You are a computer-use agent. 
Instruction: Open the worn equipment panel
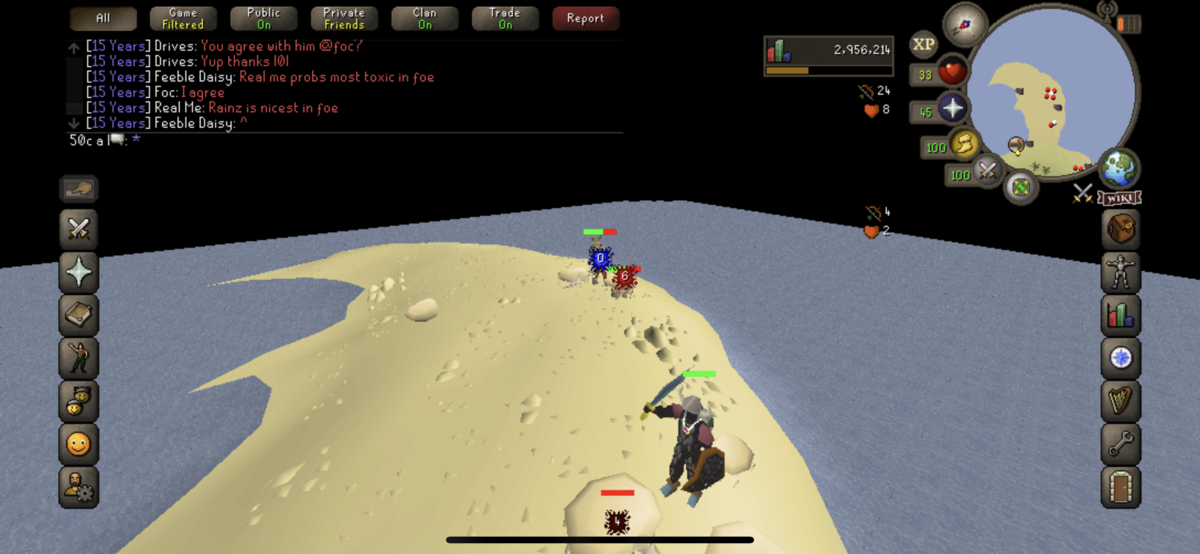click(1121, 272)
